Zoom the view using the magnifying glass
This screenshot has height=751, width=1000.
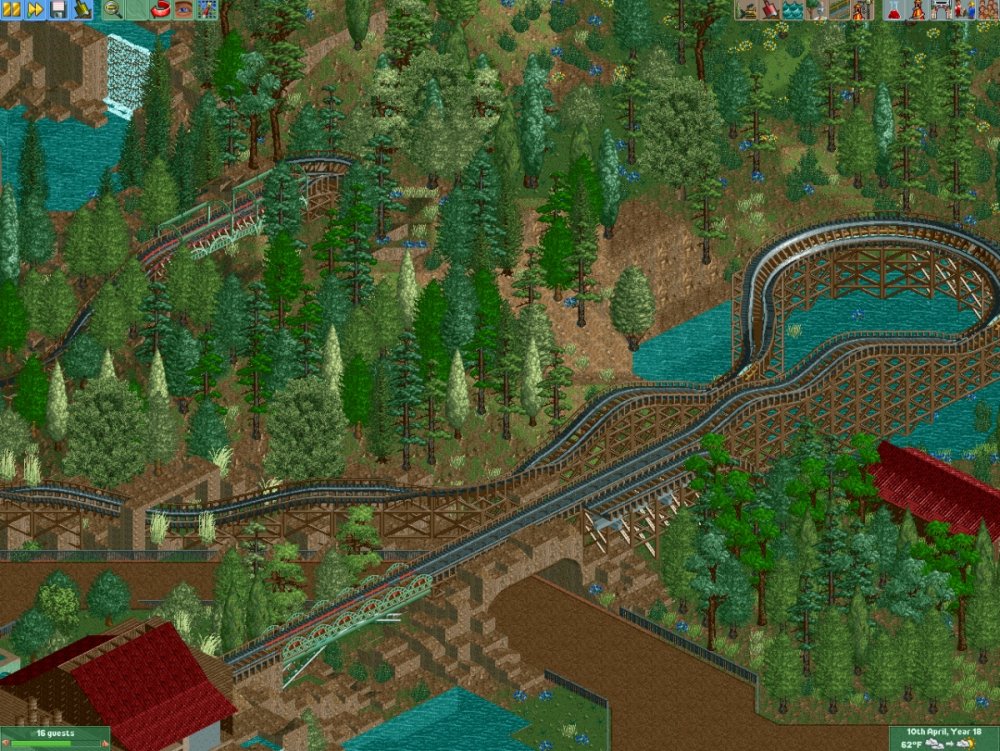pyautogui.click(x=113, y=10)
